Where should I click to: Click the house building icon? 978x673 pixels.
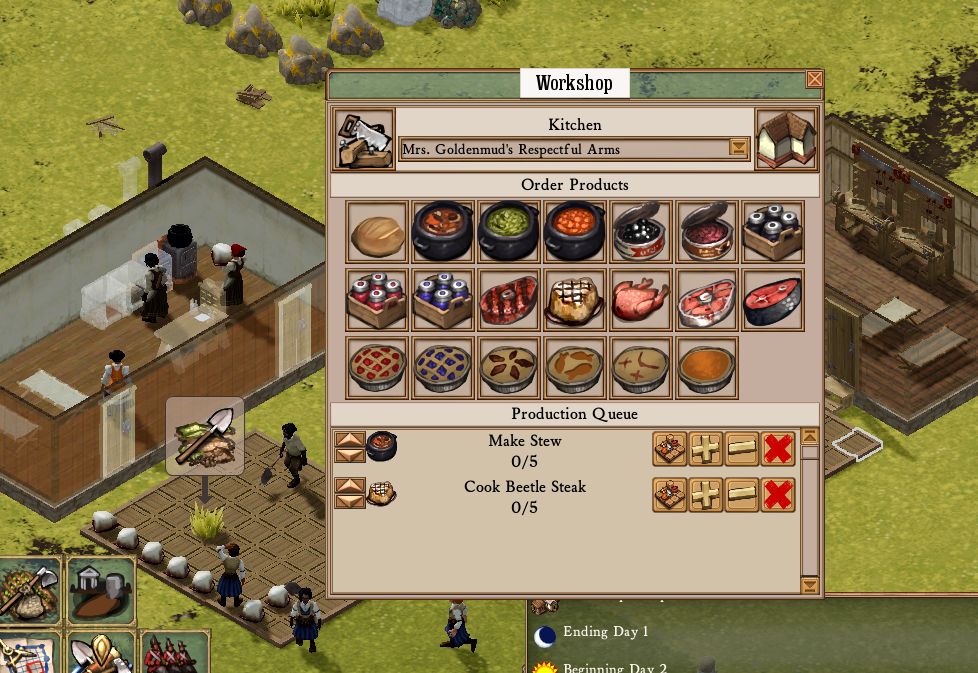[786, 140]
